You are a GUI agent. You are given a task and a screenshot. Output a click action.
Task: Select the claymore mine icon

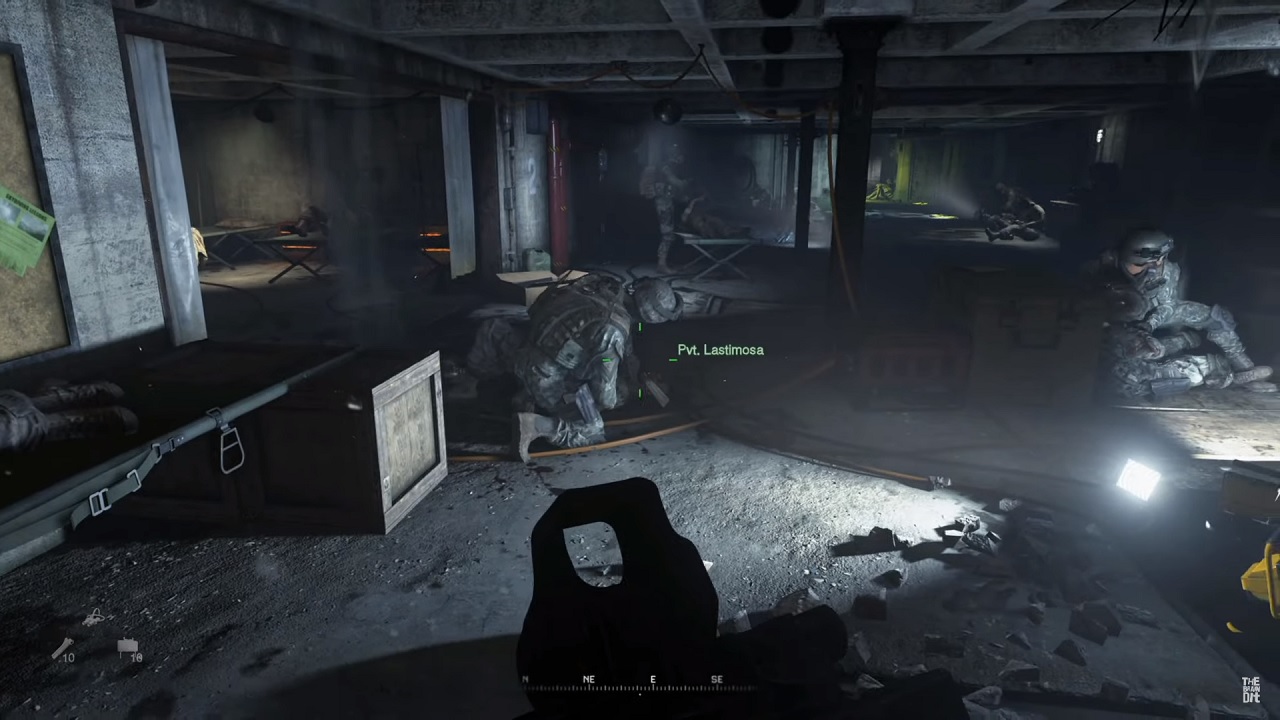pyautogui.click(x=129, y=648)
